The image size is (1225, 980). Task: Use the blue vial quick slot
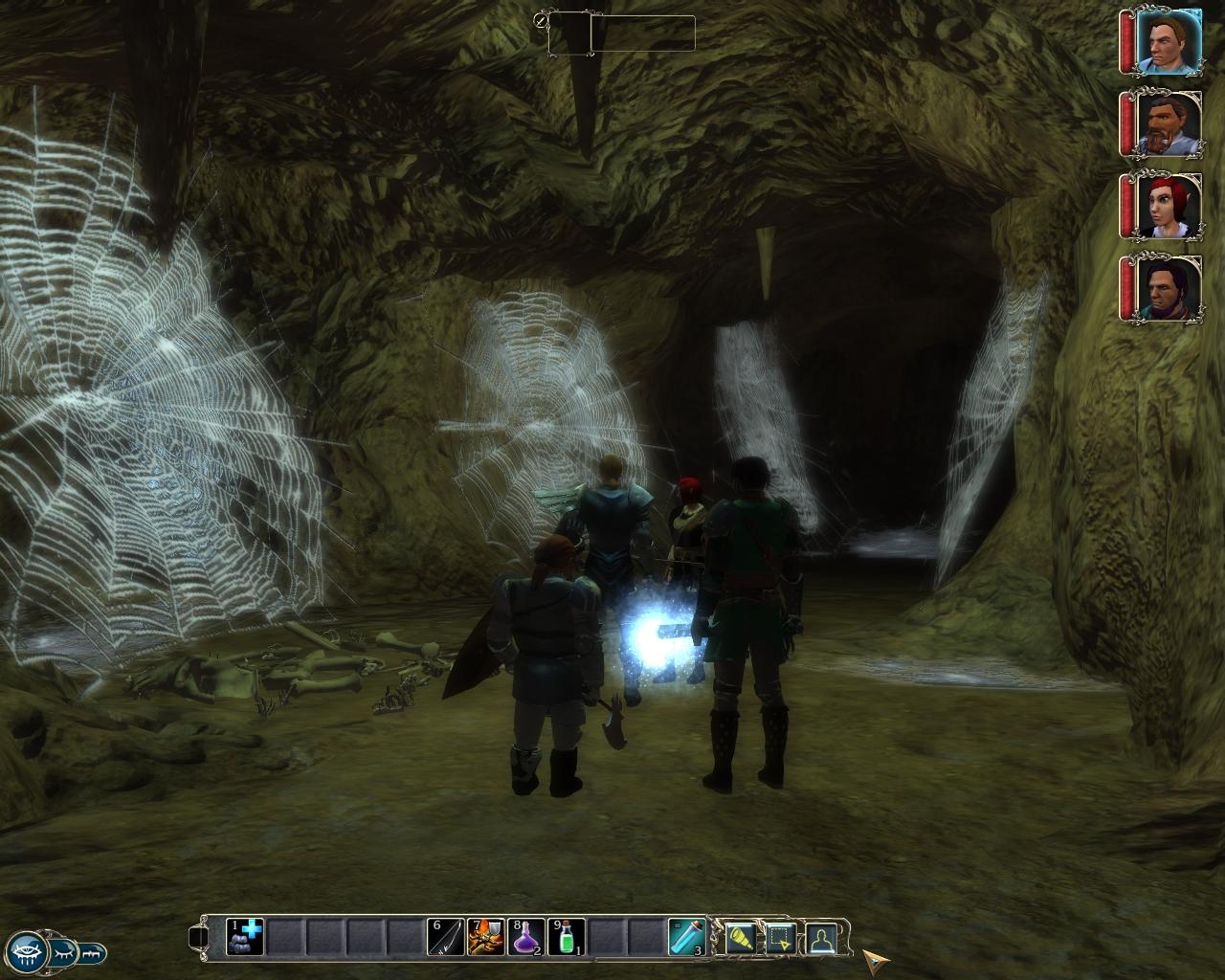click(x=686, y=937)
